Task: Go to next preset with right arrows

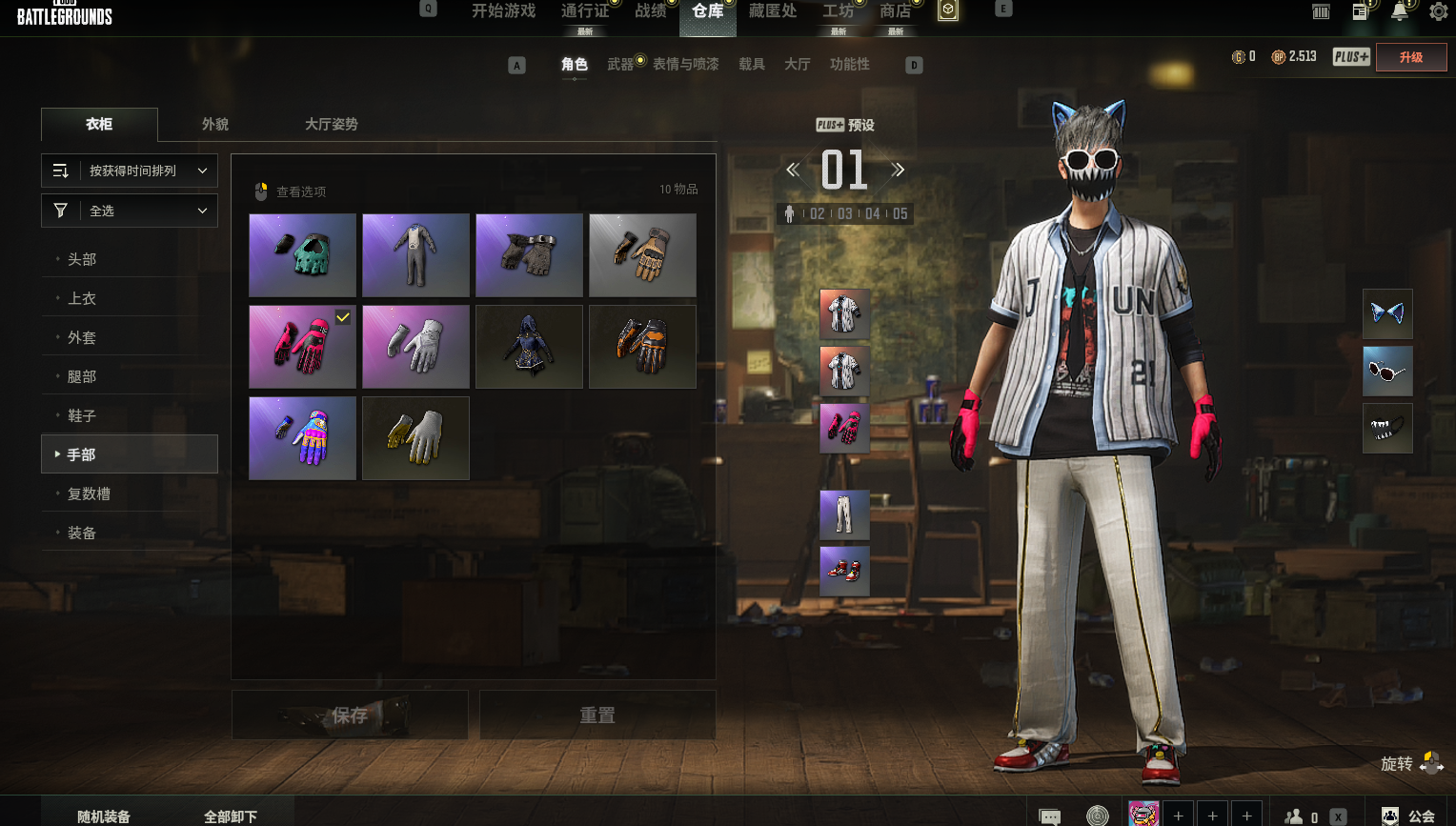Action: tap(898, 171)
